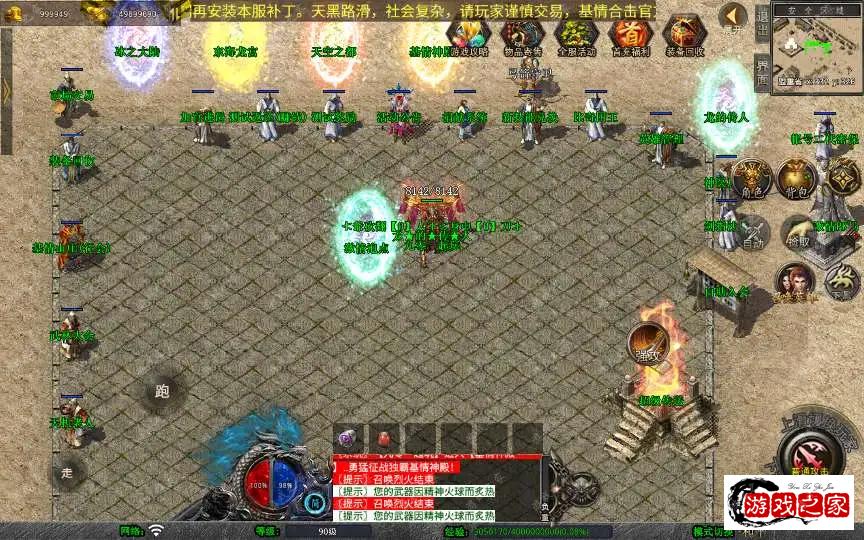Open the 物品合成 item crafting menu
The image size is (864, 540).
tap(519, 34)
